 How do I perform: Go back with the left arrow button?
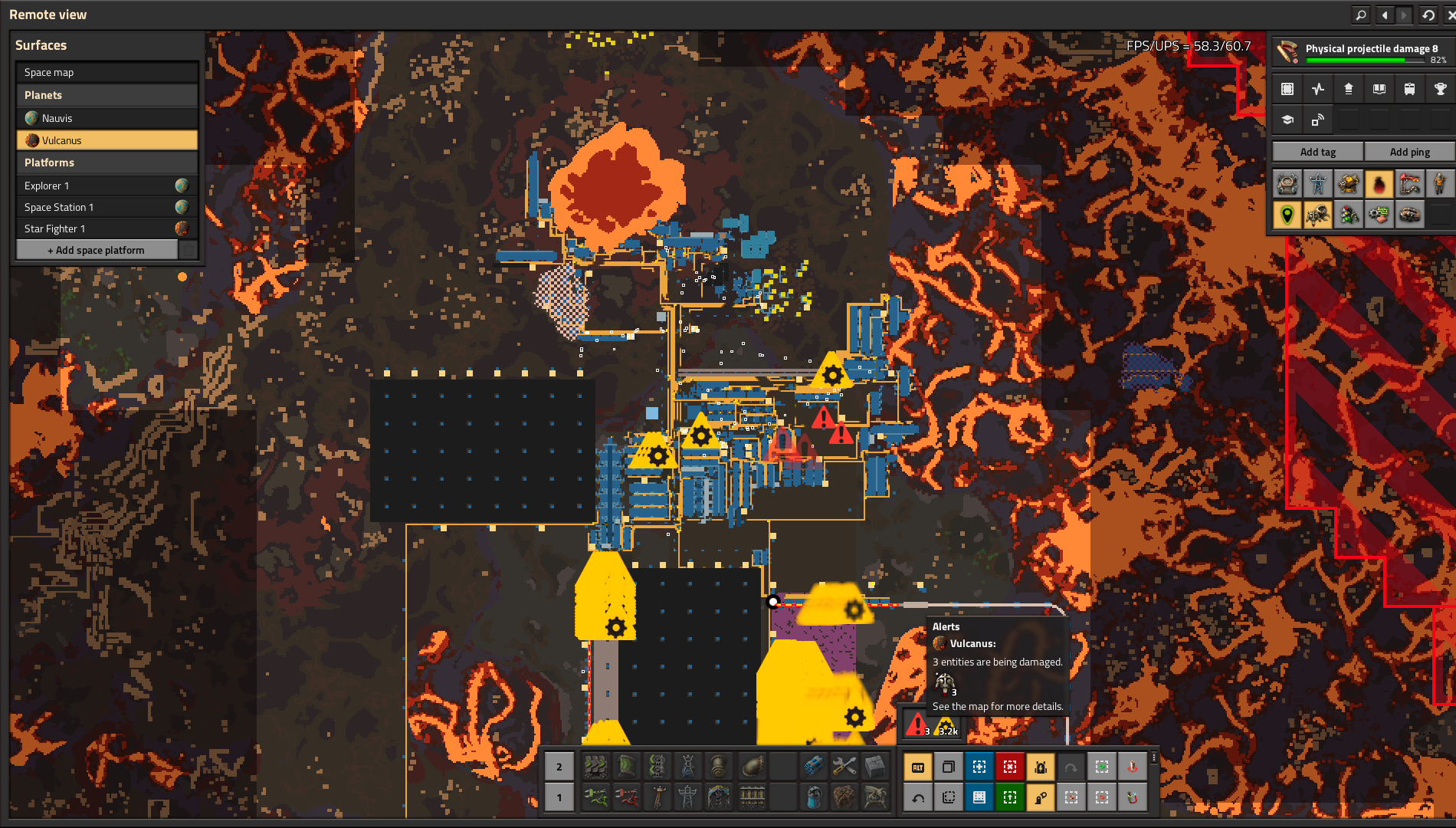pos(1385,15)
